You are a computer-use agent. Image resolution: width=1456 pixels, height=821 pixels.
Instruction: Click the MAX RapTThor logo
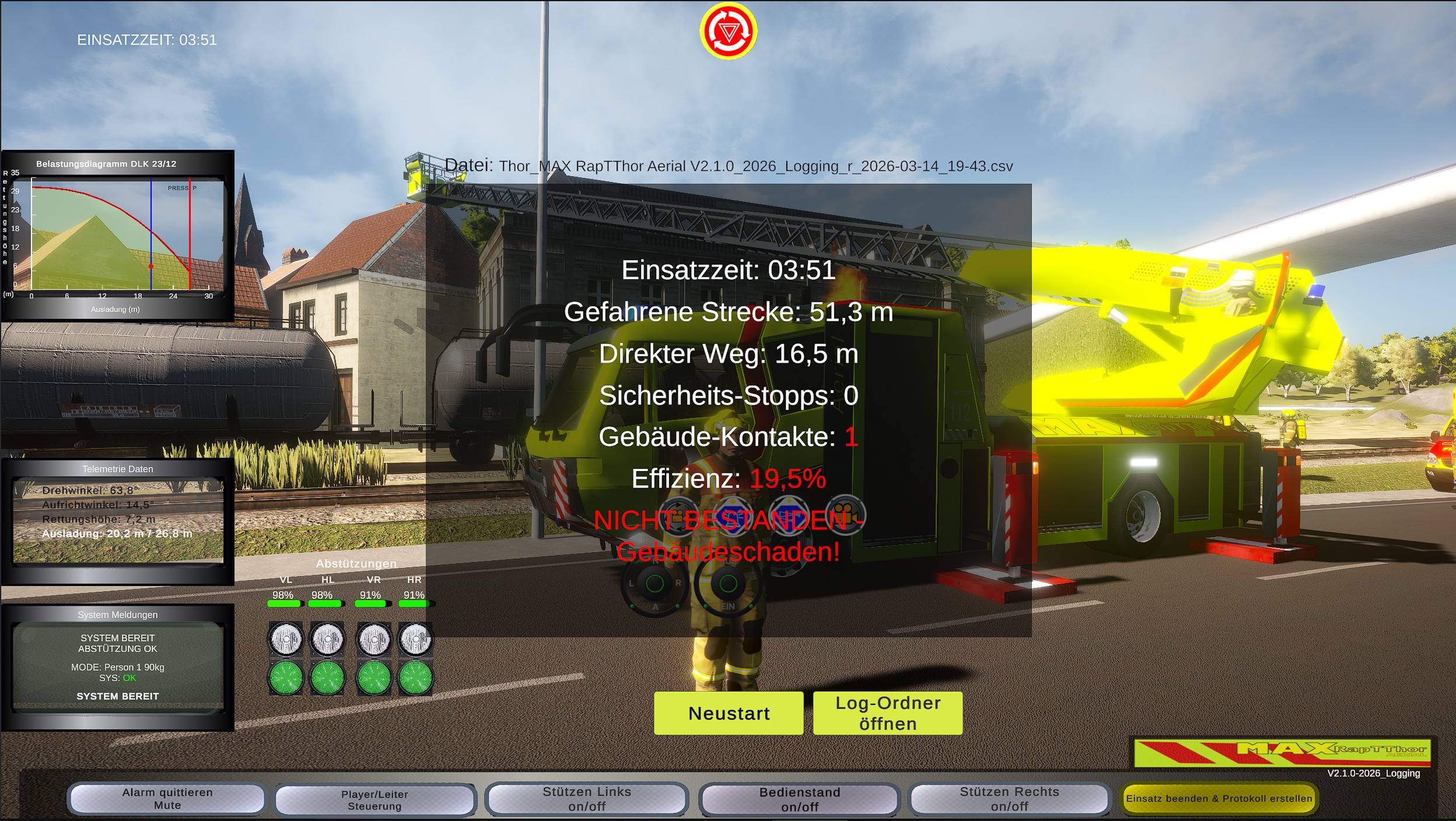(x=1286, y=752)
